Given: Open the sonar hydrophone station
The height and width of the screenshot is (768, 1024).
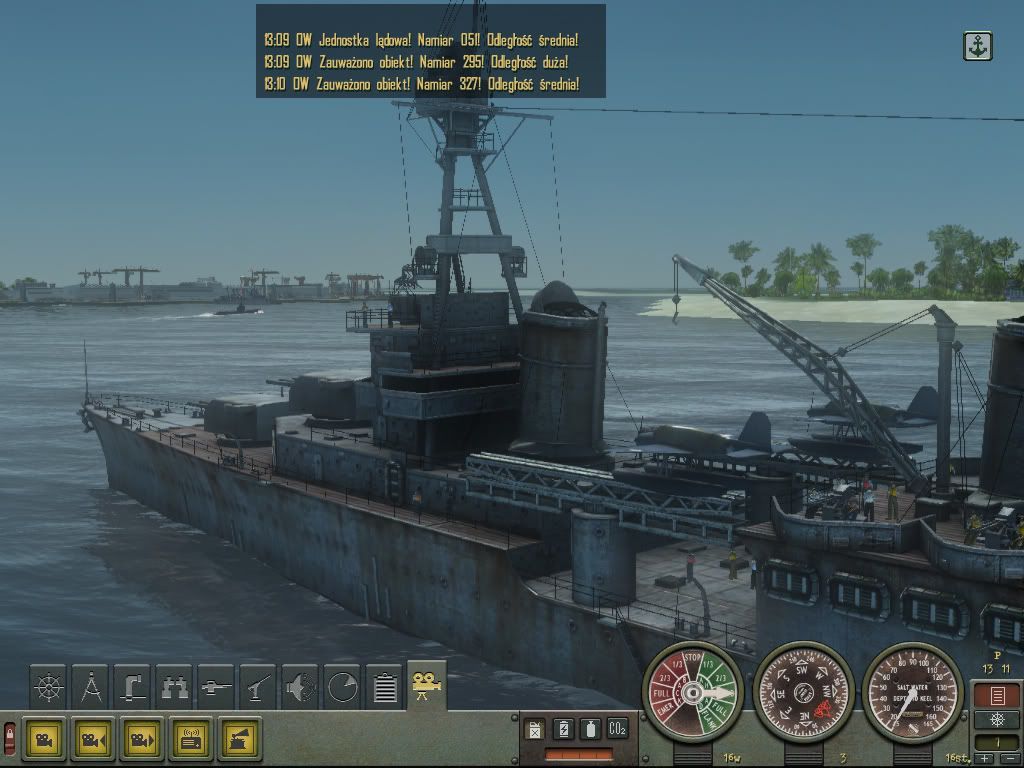Looking at the screenshot, I should click(300, 688).
